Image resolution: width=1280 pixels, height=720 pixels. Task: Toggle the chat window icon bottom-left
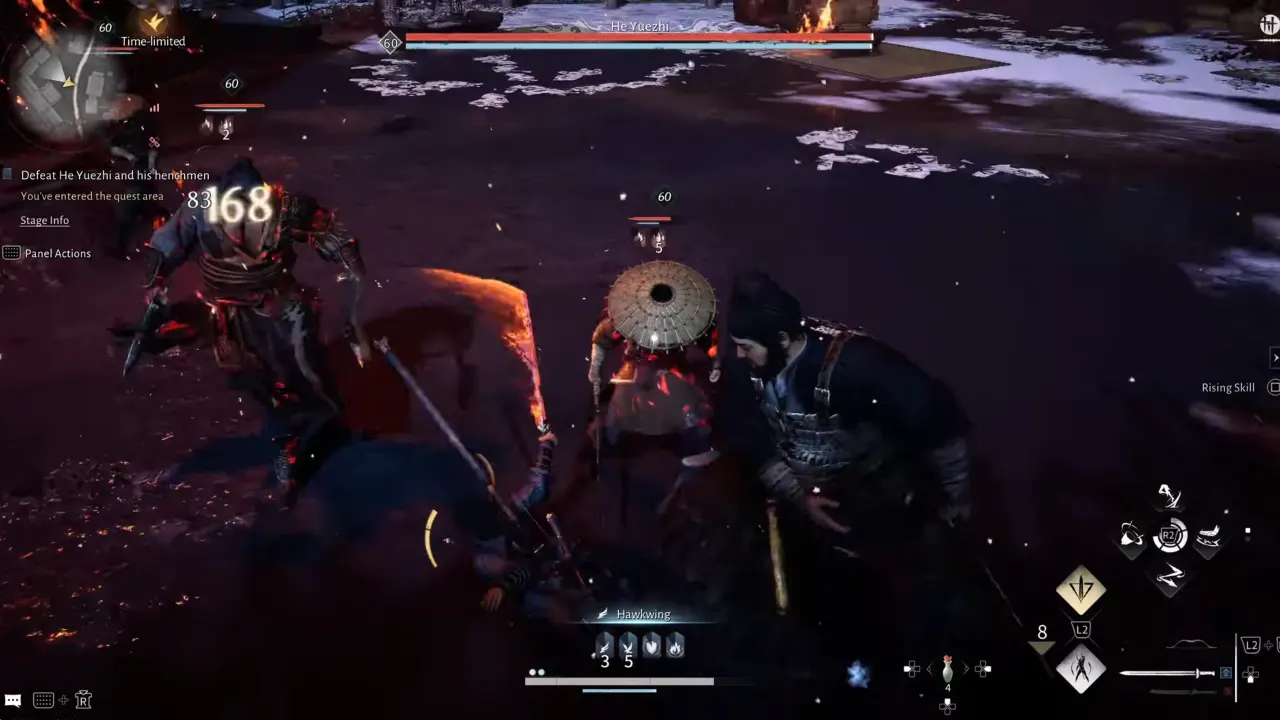pos(14,700)
